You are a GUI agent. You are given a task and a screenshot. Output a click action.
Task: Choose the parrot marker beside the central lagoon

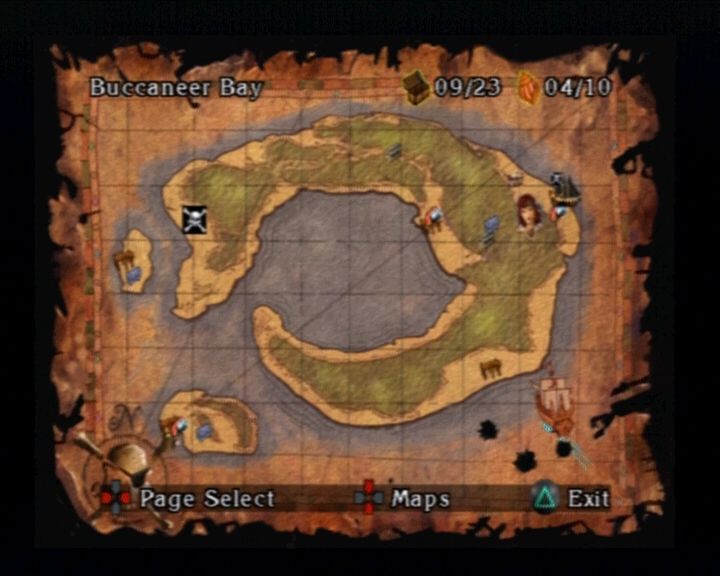[432, 219]
